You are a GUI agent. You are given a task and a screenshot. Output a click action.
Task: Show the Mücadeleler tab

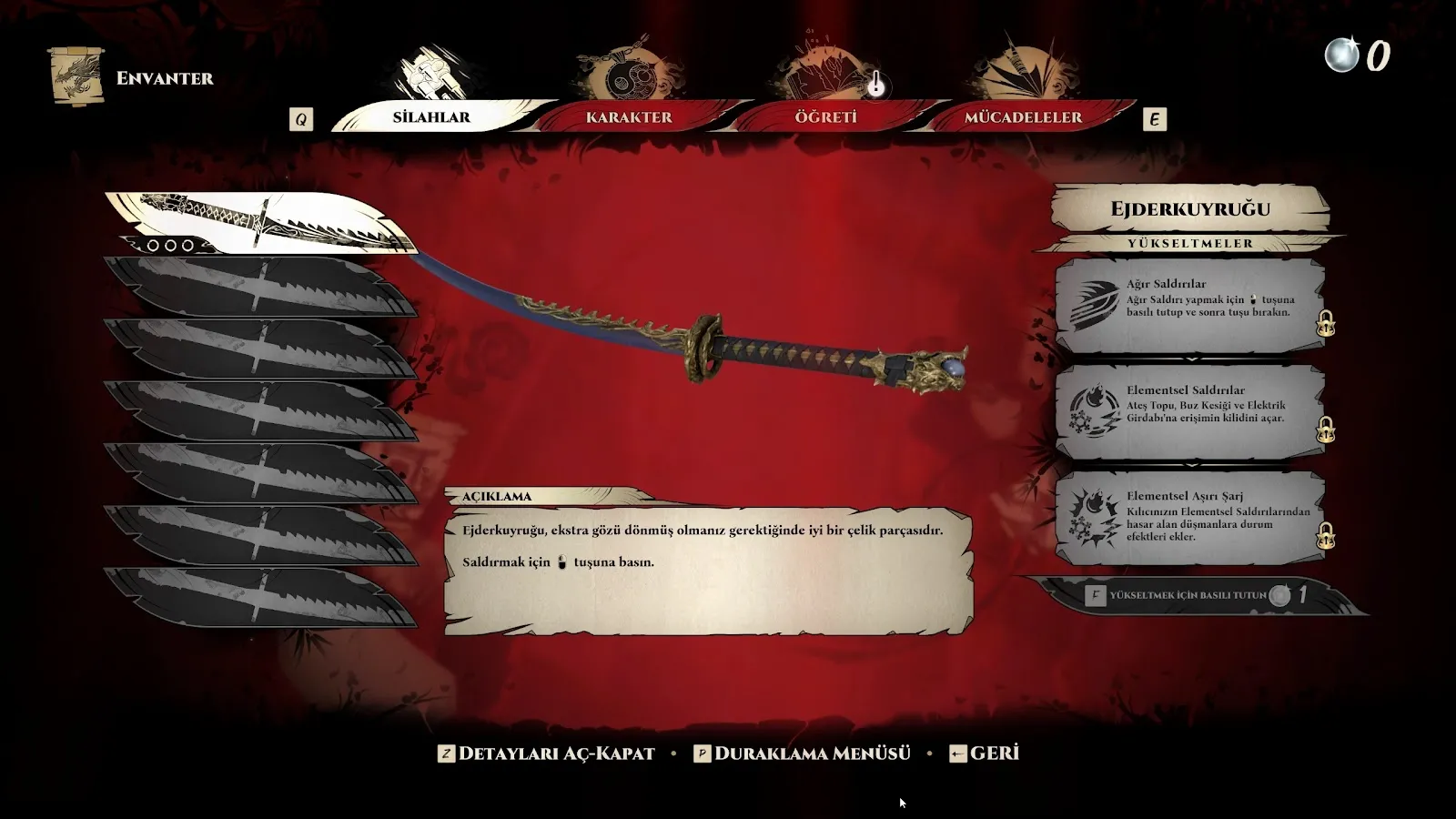(x=1023, y=117)
